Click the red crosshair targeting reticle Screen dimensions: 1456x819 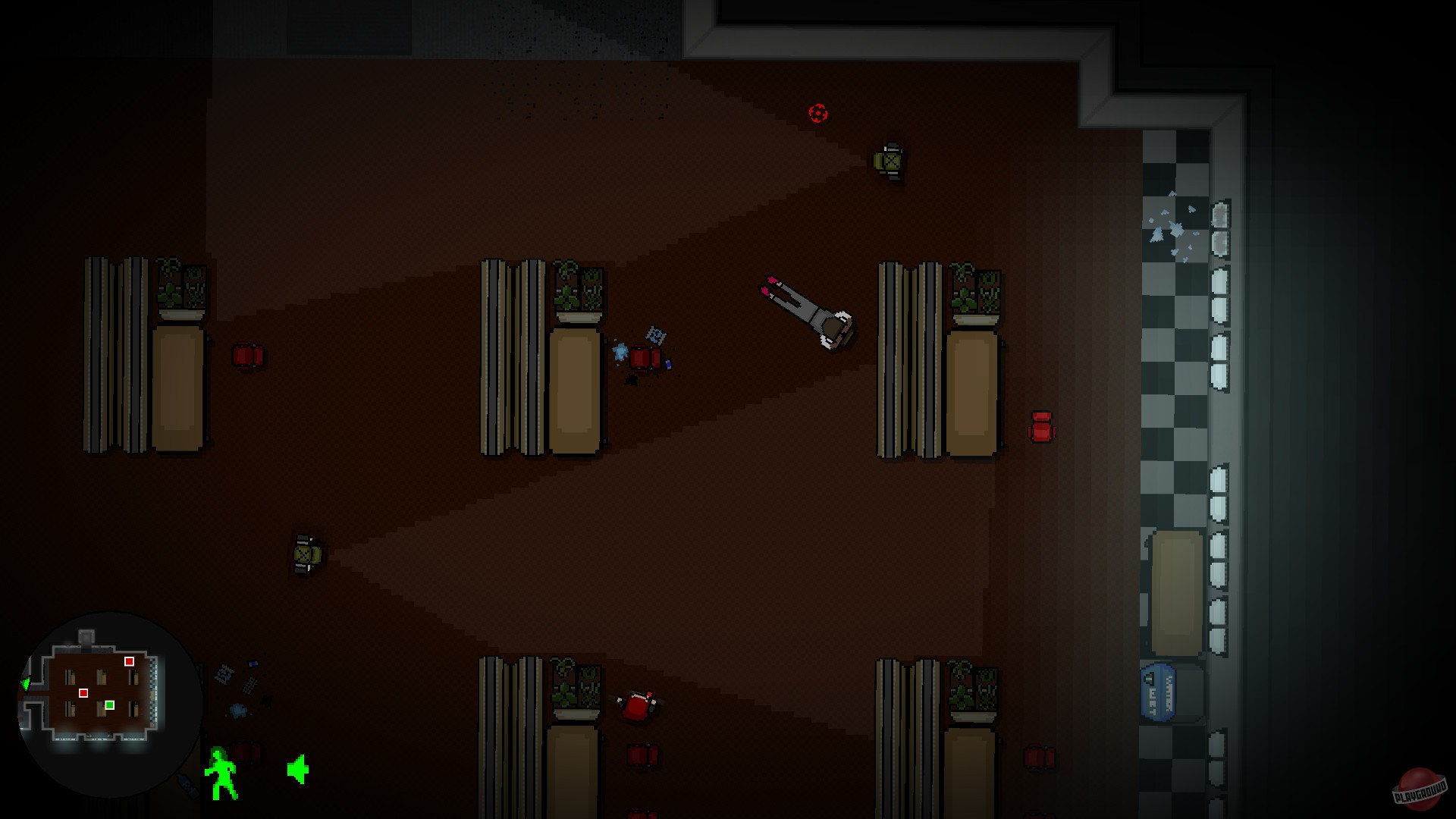[x=819, y=114]
